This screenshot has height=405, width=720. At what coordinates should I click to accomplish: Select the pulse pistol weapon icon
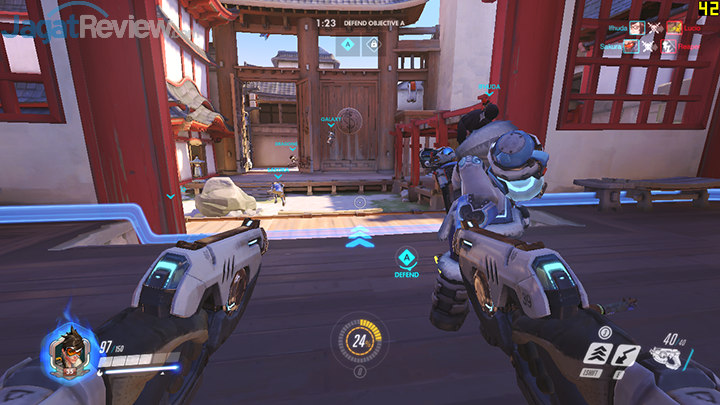pos(665,358)
